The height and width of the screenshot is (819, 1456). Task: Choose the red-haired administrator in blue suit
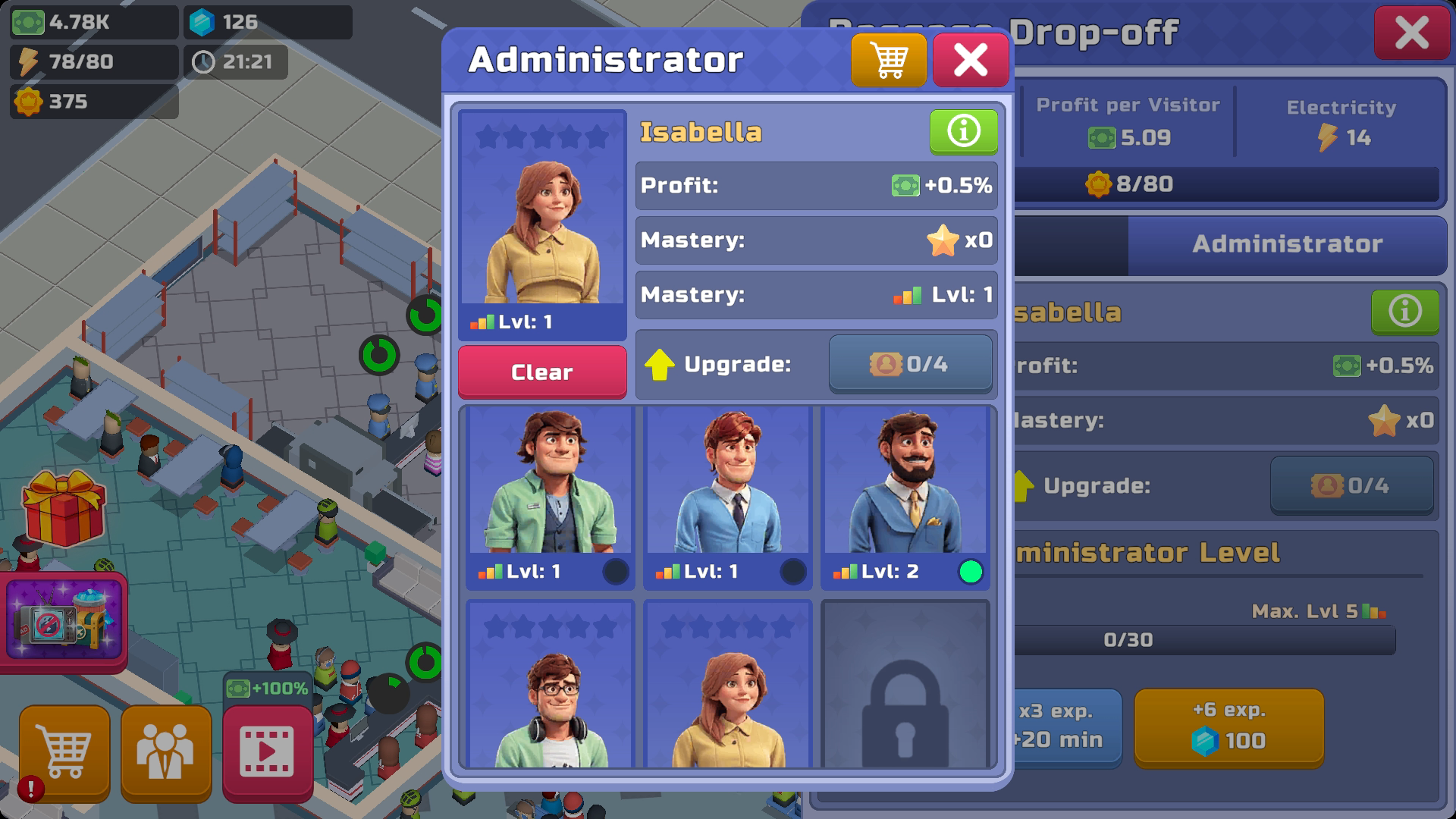pos(727,497)
